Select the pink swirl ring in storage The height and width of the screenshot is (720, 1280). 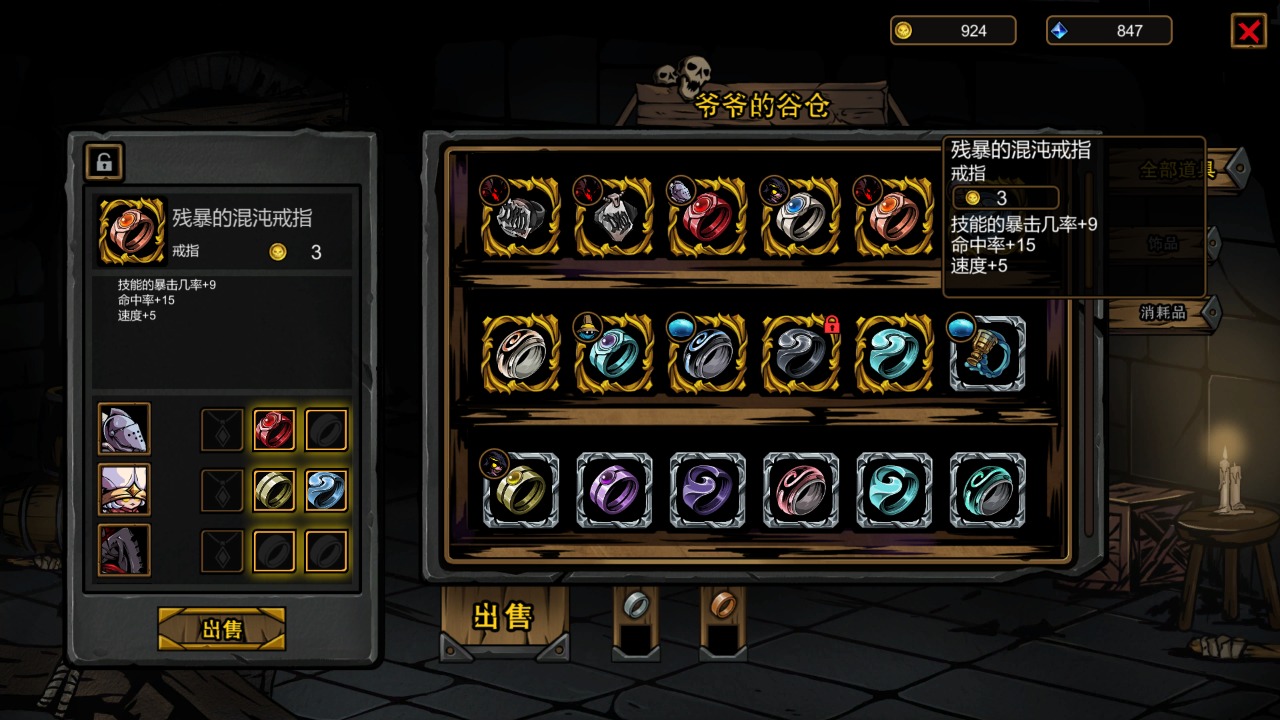click(800, 491)
